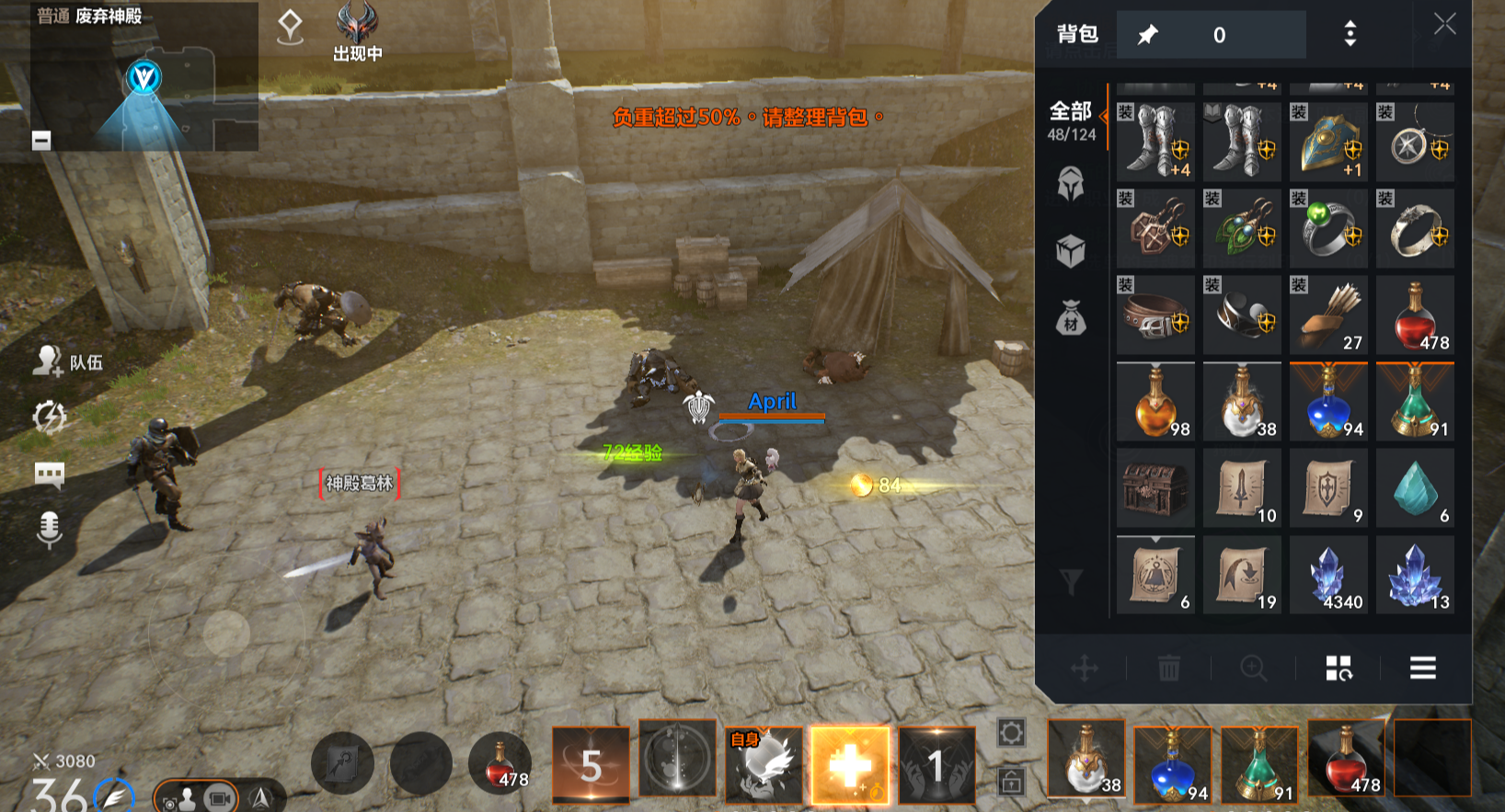Collapse the minimap with minus button

click(41, 141)
